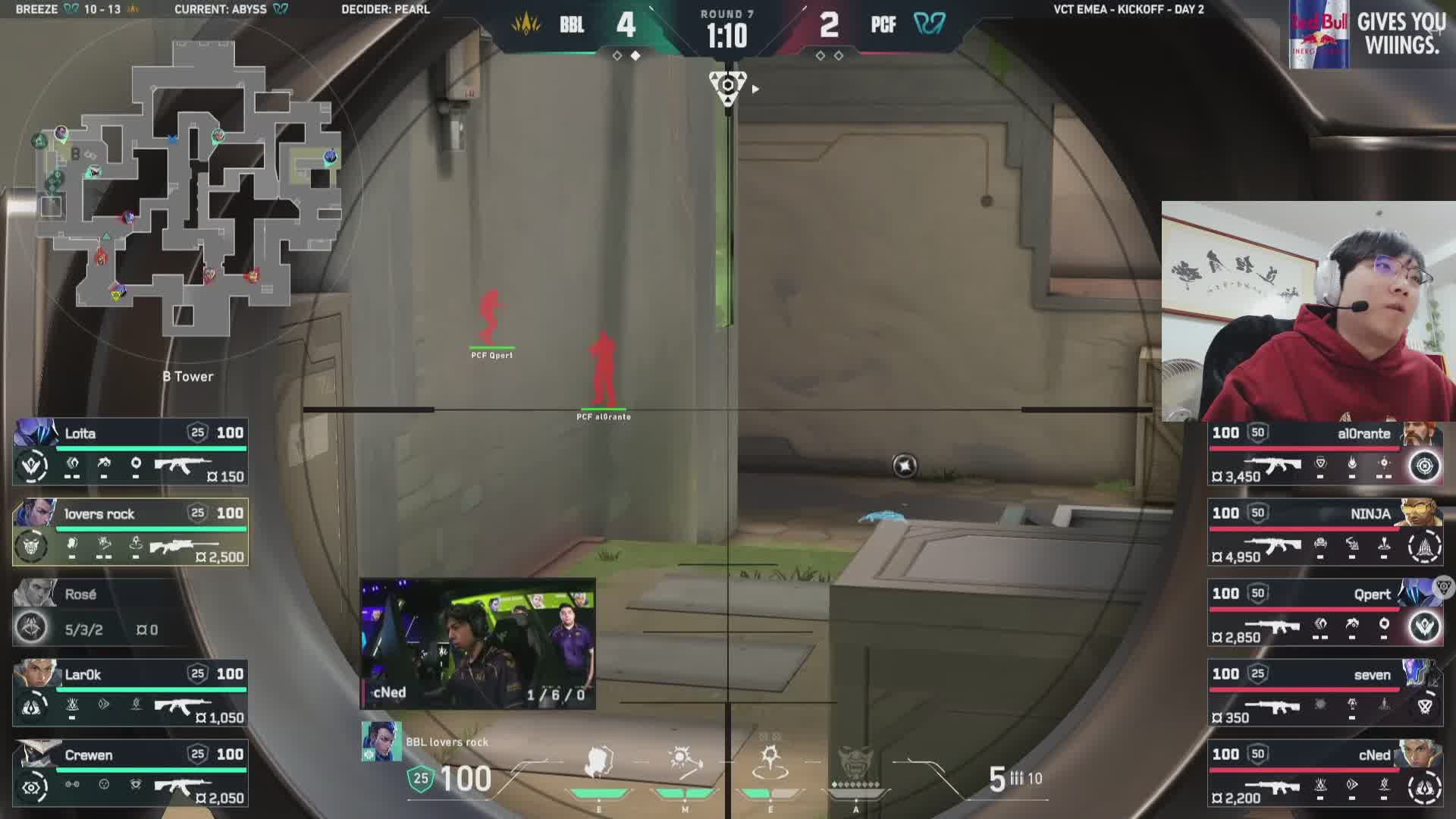This screenshot has width=1456, height=819.
Task: Select Qpert's player card
Action: coord(1325,613)
